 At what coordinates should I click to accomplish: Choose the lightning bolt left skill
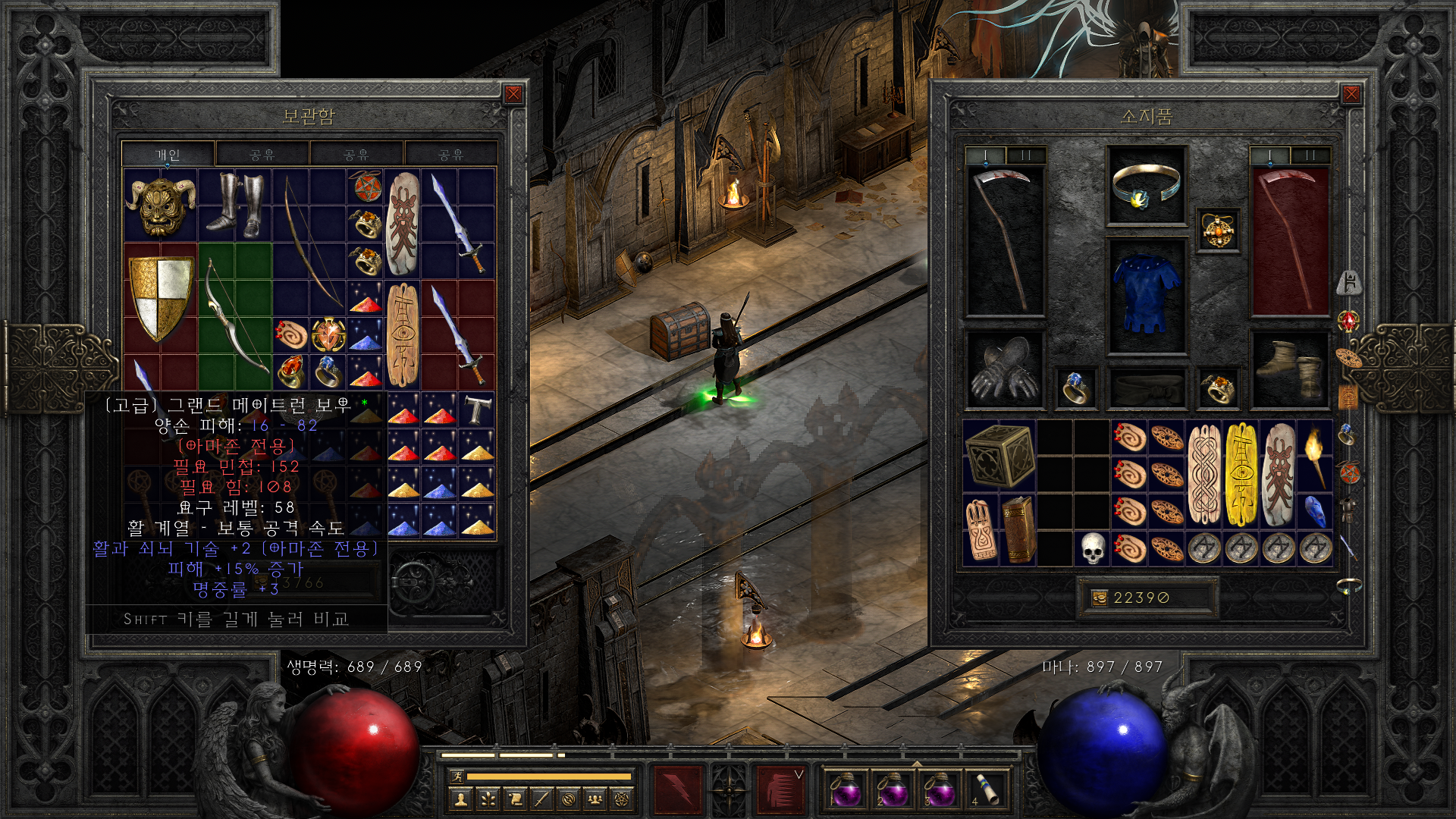pyautogui.click(x=677, y=790)
